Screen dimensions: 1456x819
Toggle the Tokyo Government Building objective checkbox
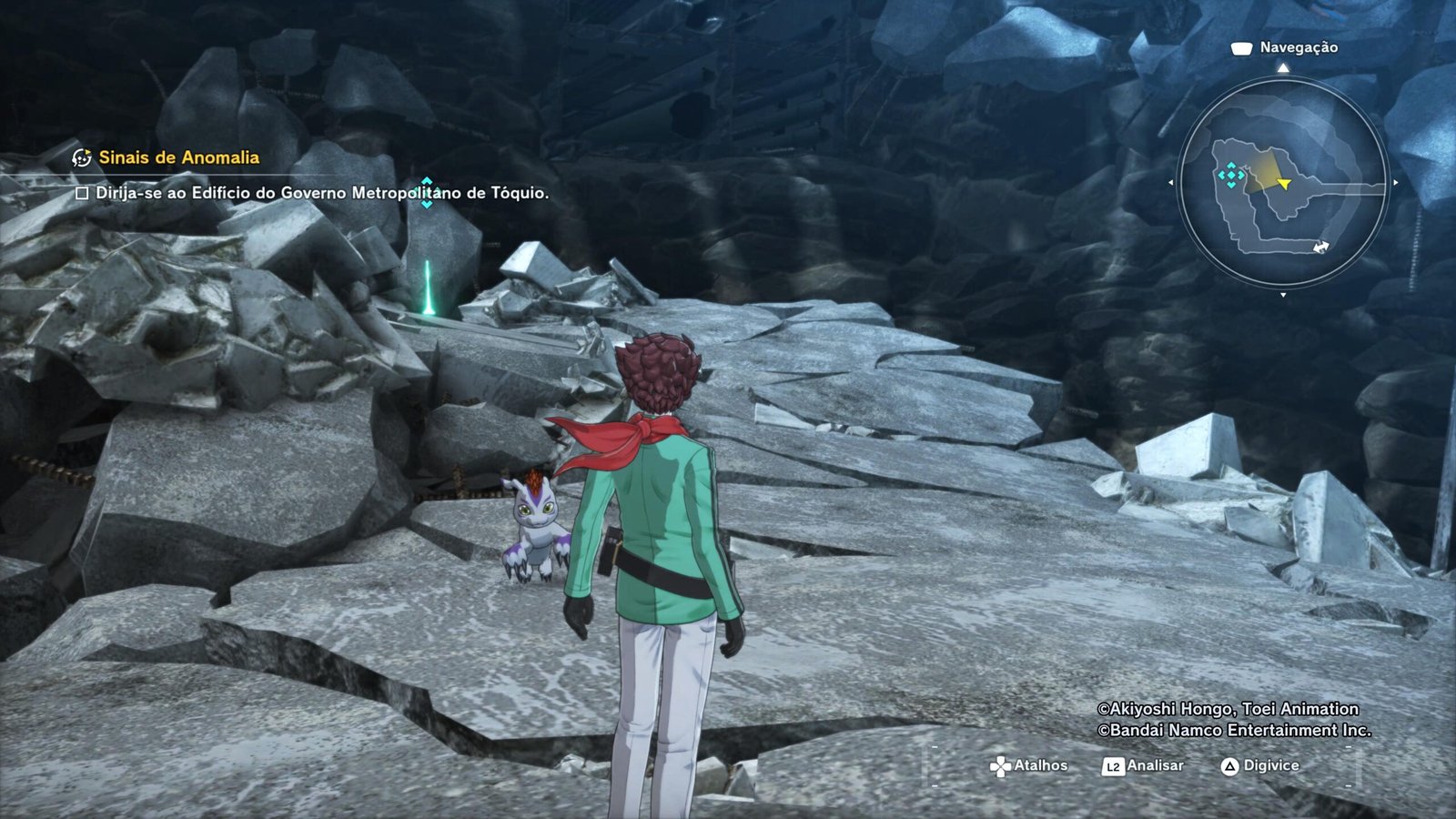coord(82,193)
